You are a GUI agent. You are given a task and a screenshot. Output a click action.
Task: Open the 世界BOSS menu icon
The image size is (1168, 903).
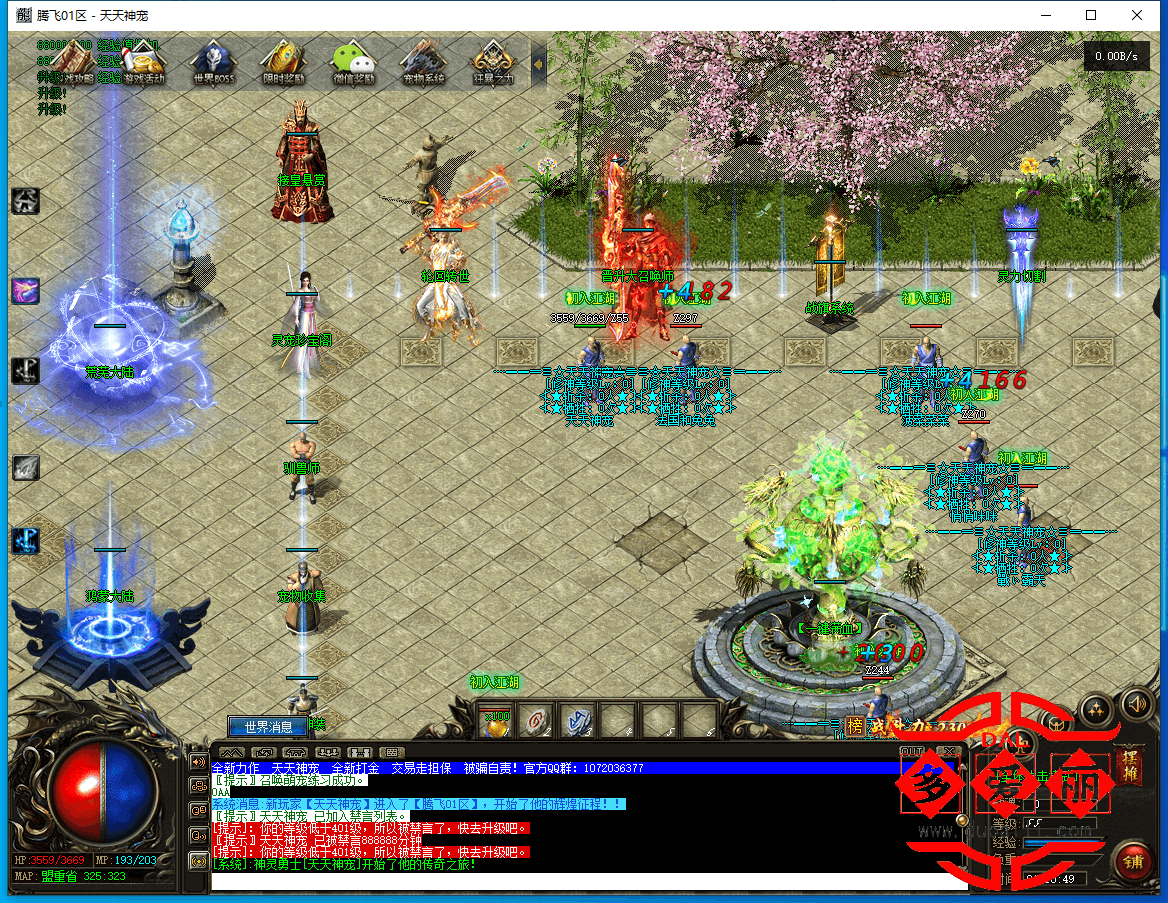(x=212, y=62)
